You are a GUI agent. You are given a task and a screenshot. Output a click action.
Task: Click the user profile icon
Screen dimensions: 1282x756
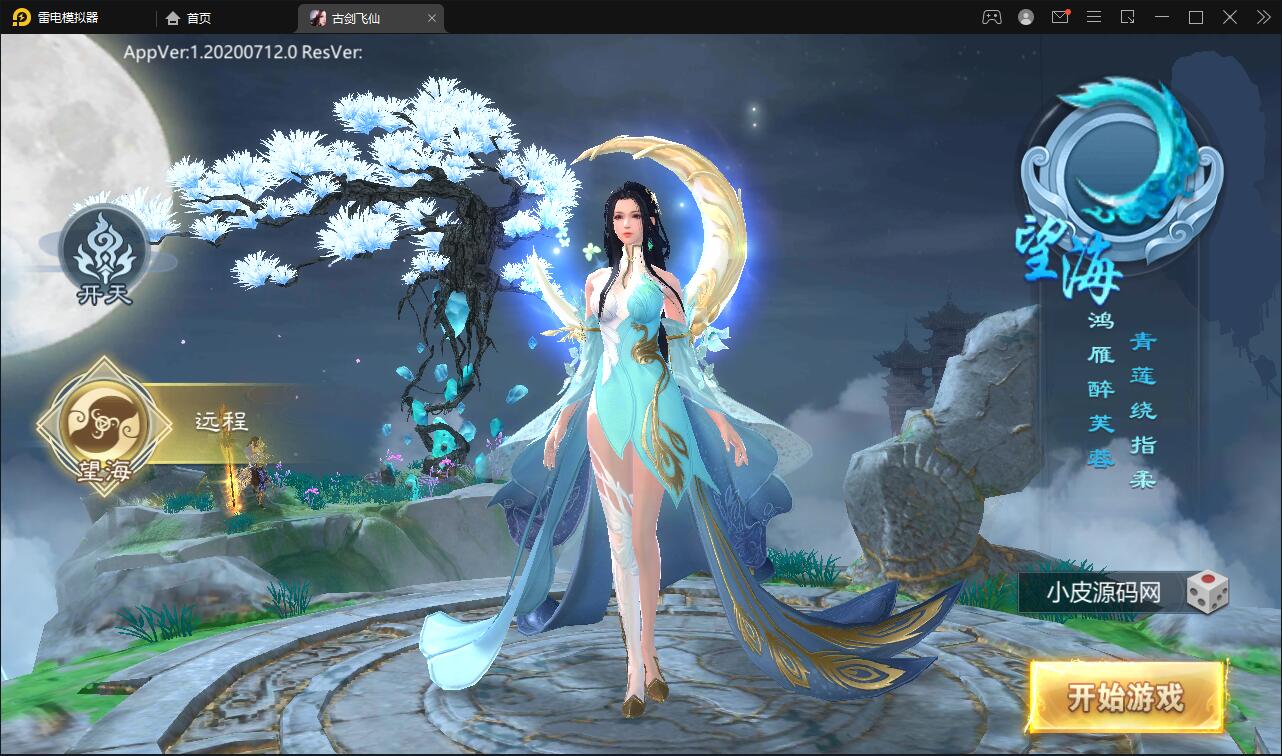pos(1024,17)
